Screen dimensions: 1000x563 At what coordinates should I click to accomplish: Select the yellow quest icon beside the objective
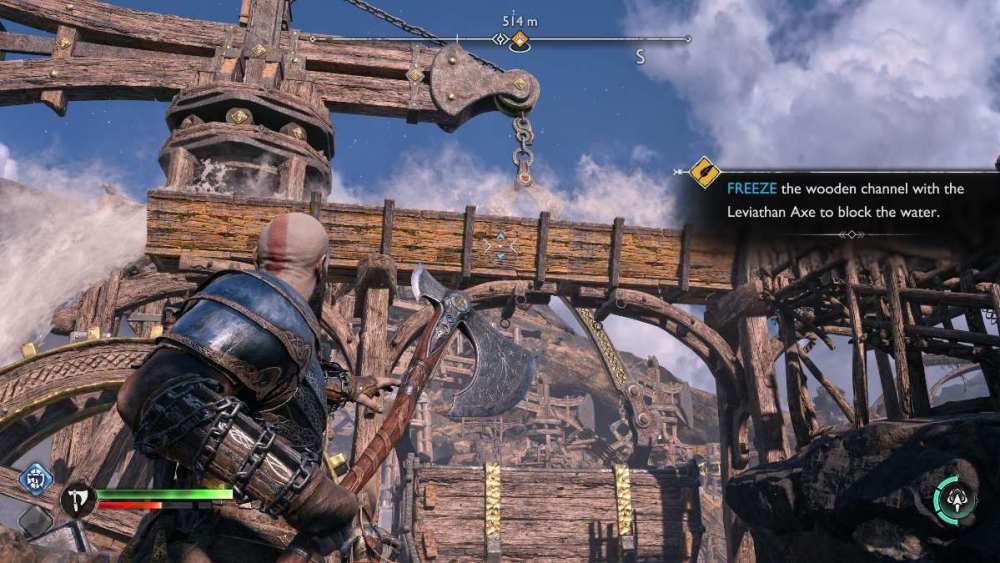(705, 172)
